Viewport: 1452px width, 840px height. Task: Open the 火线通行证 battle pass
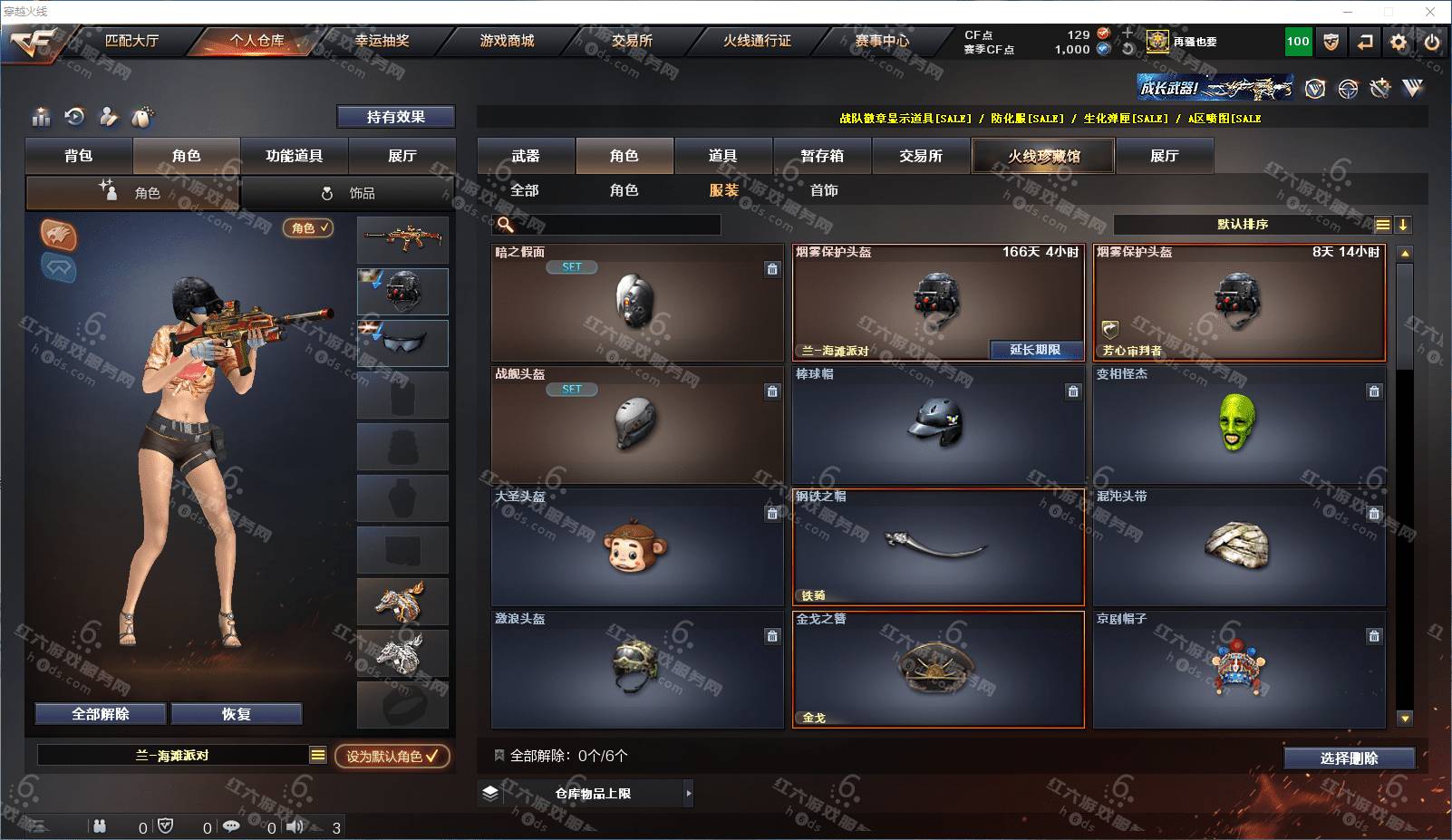(x=757, y=41)
